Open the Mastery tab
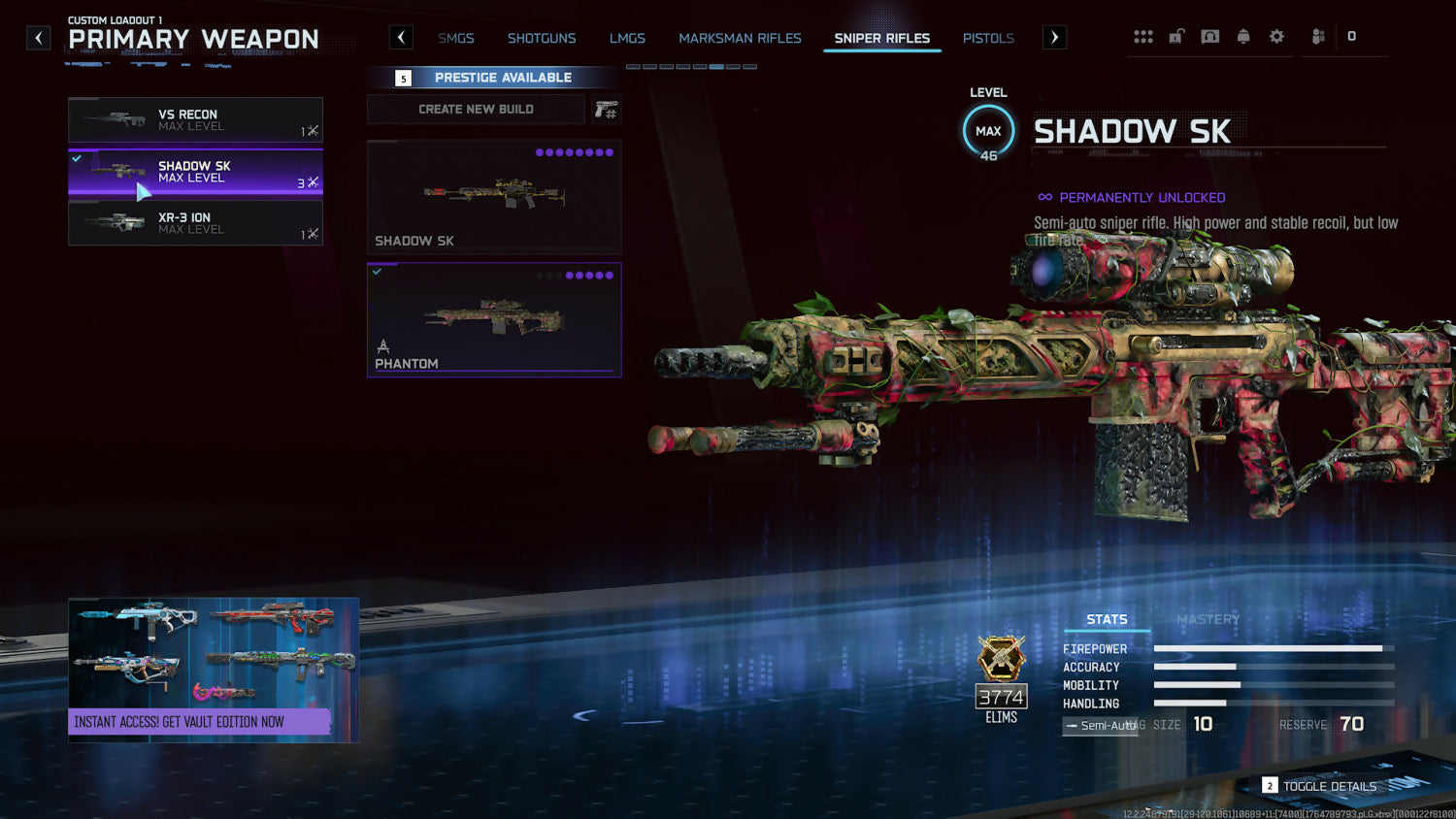The height and width of the screenshot is (819, 1456). click(x=1208, y=619)
